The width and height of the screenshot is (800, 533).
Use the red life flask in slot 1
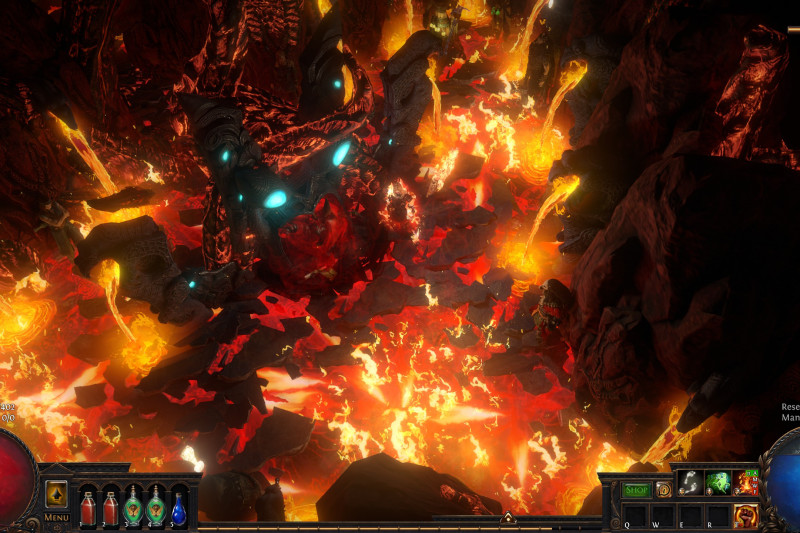pos(88,508)
